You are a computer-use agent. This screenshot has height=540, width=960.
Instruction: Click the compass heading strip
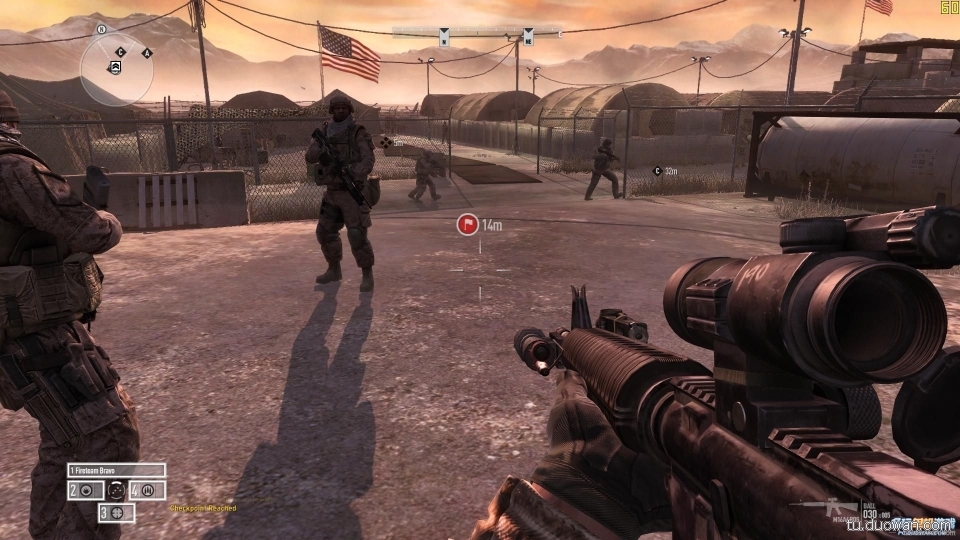[476, 33]
